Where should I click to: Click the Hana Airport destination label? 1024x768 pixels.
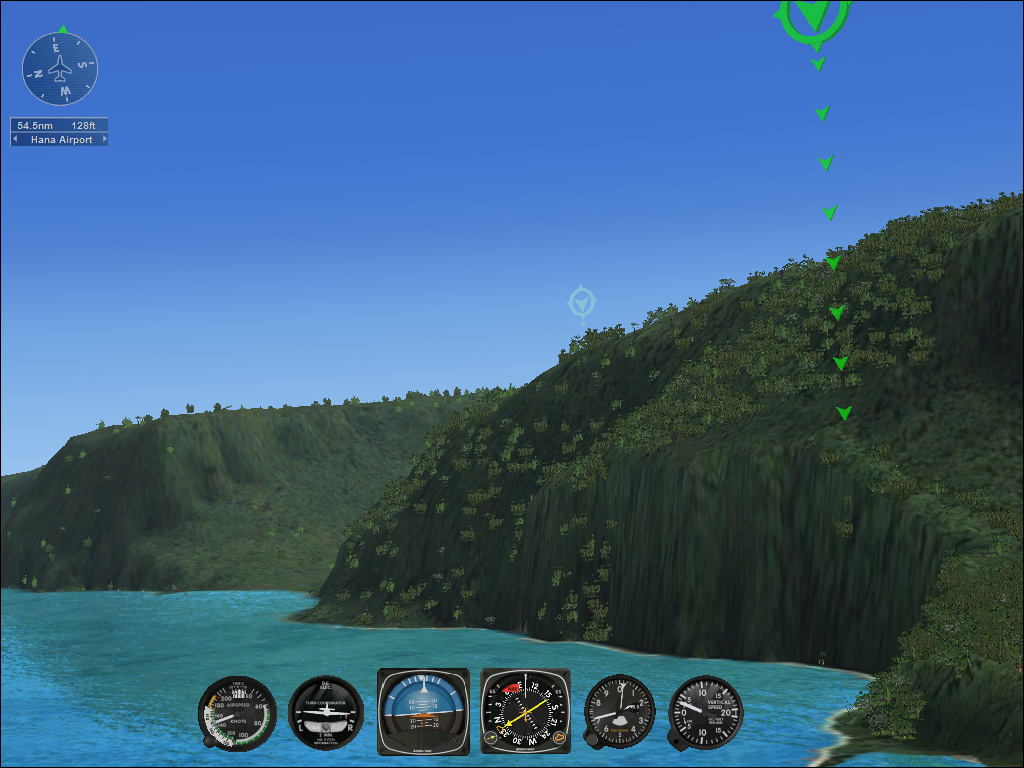(60, 140)
